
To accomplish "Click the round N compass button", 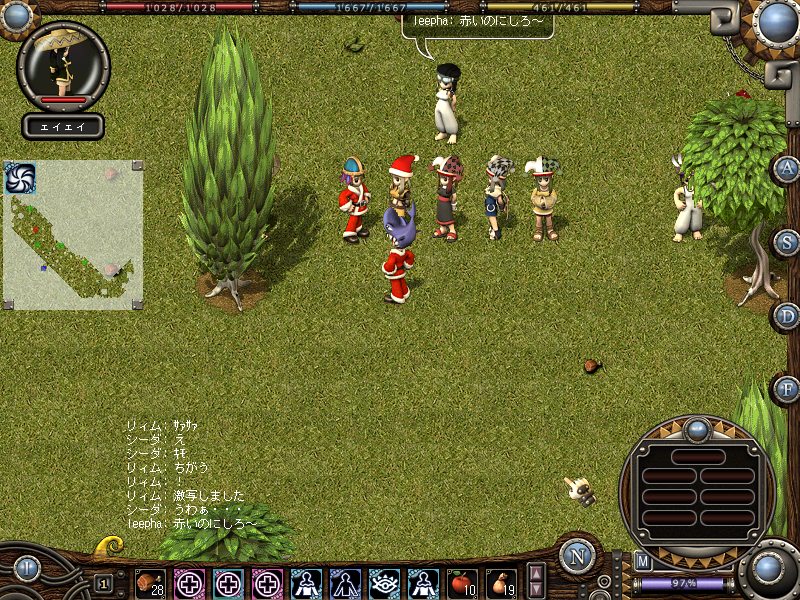I will click(x=577, y=555).
